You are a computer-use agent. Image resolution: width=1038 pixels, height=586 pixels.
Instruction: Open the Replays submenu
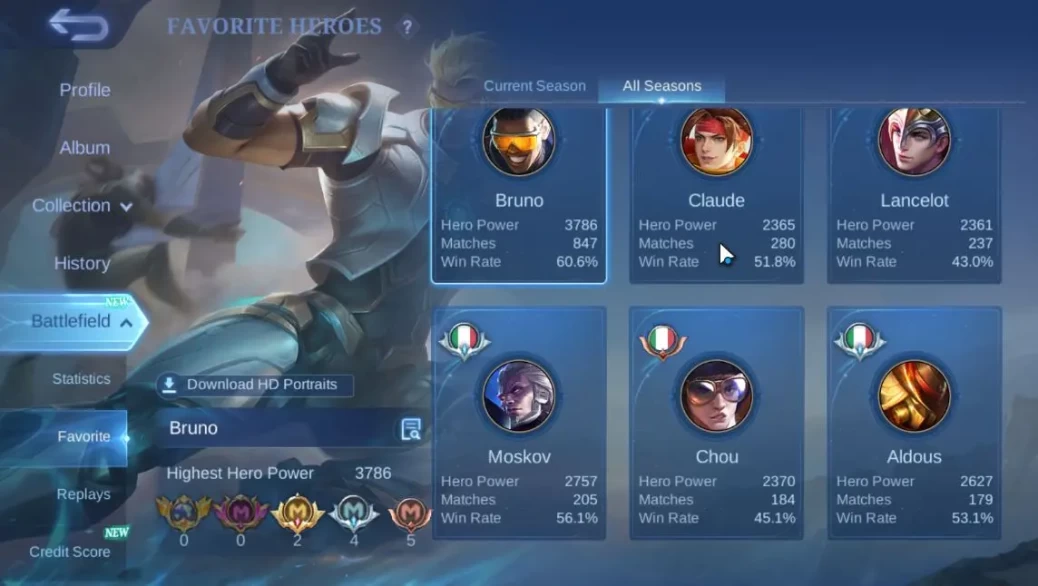point(83,494)
